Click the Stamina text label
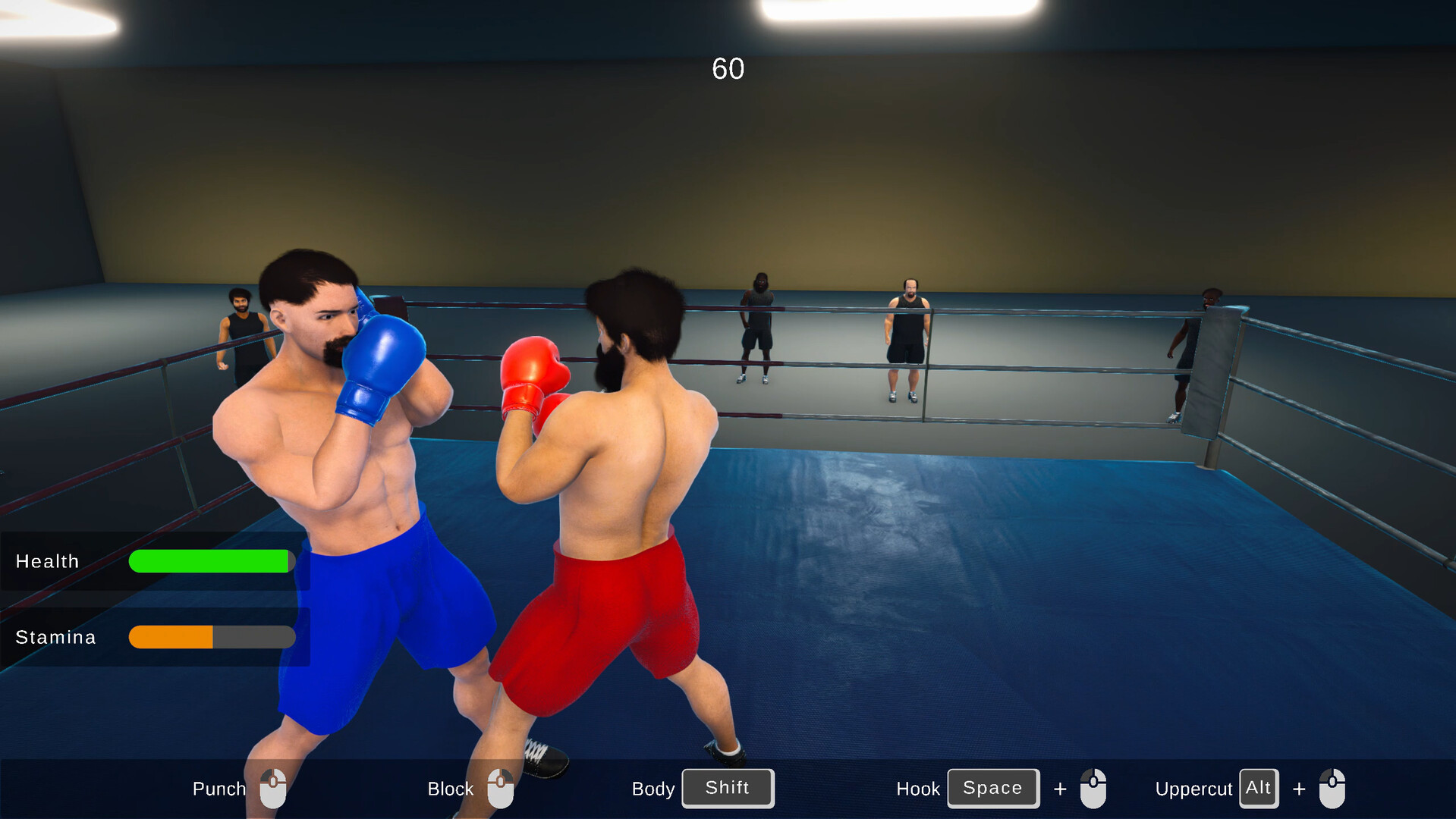Image resolution: width=1456 pixels, height=819 pixels. tap(55, 637)
